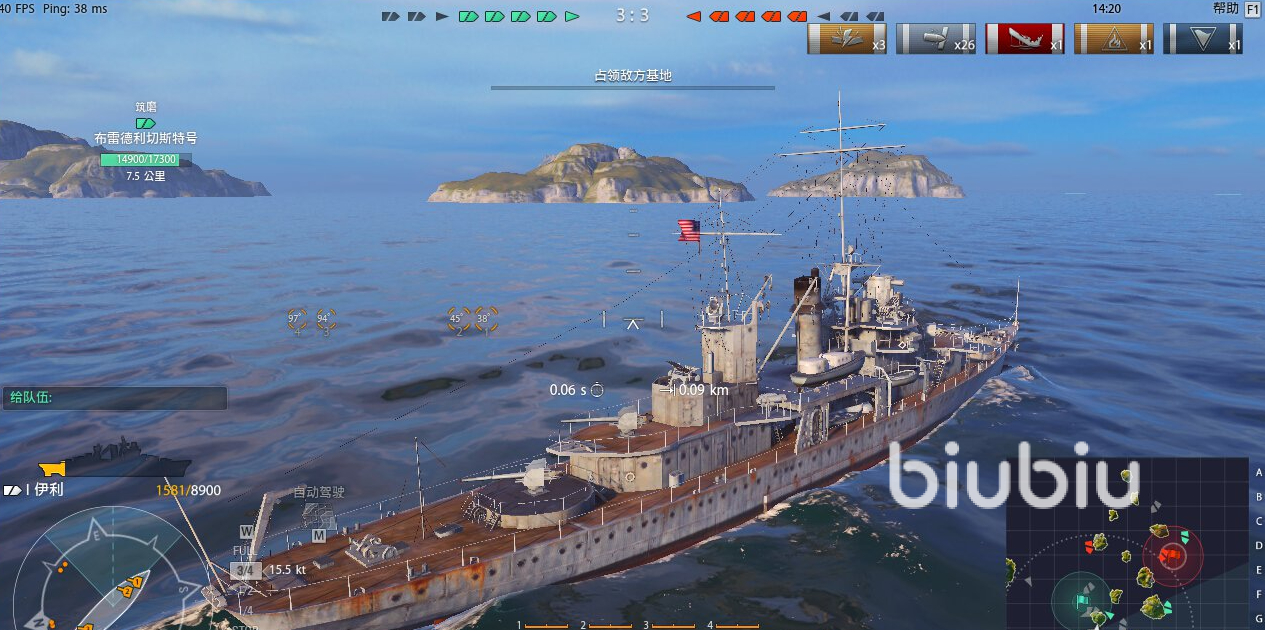
Task: Click the green allied base on minimap
Action: [x=1080, y=601]
